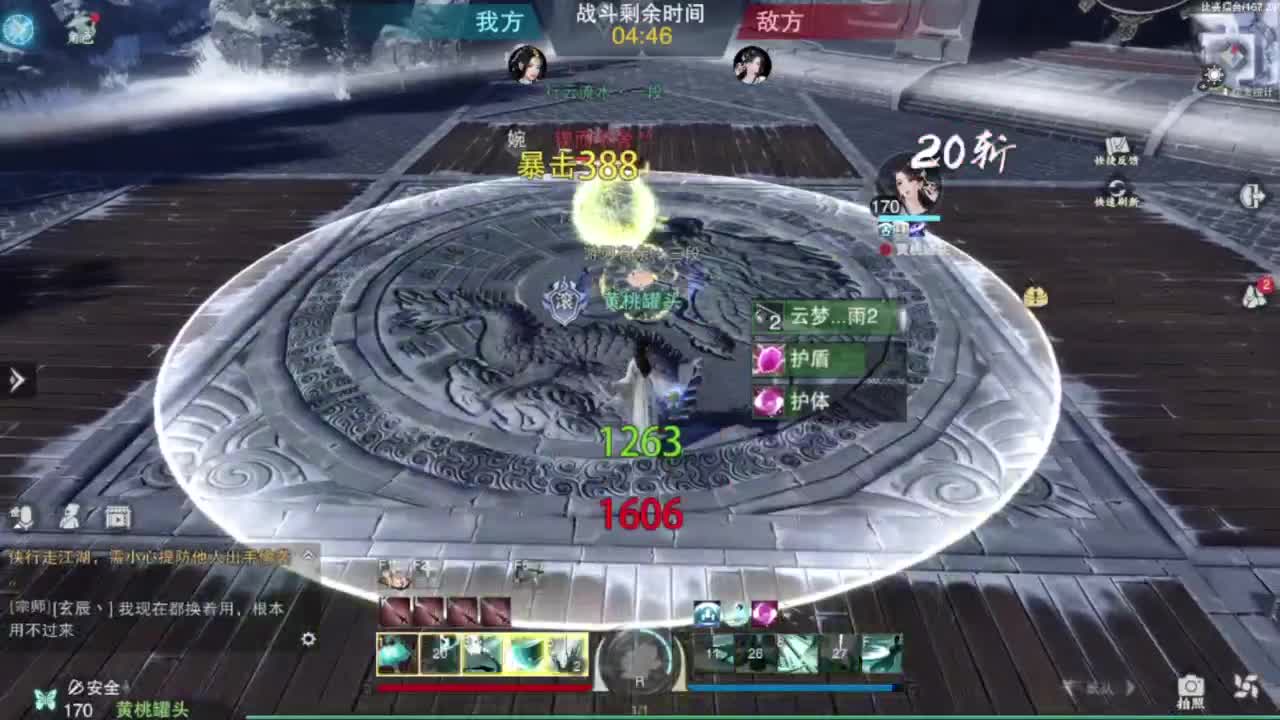Click the recording/shop icon beside the emote icon
This screenshot has height=720, width=1280.
[x=117, y=517]
